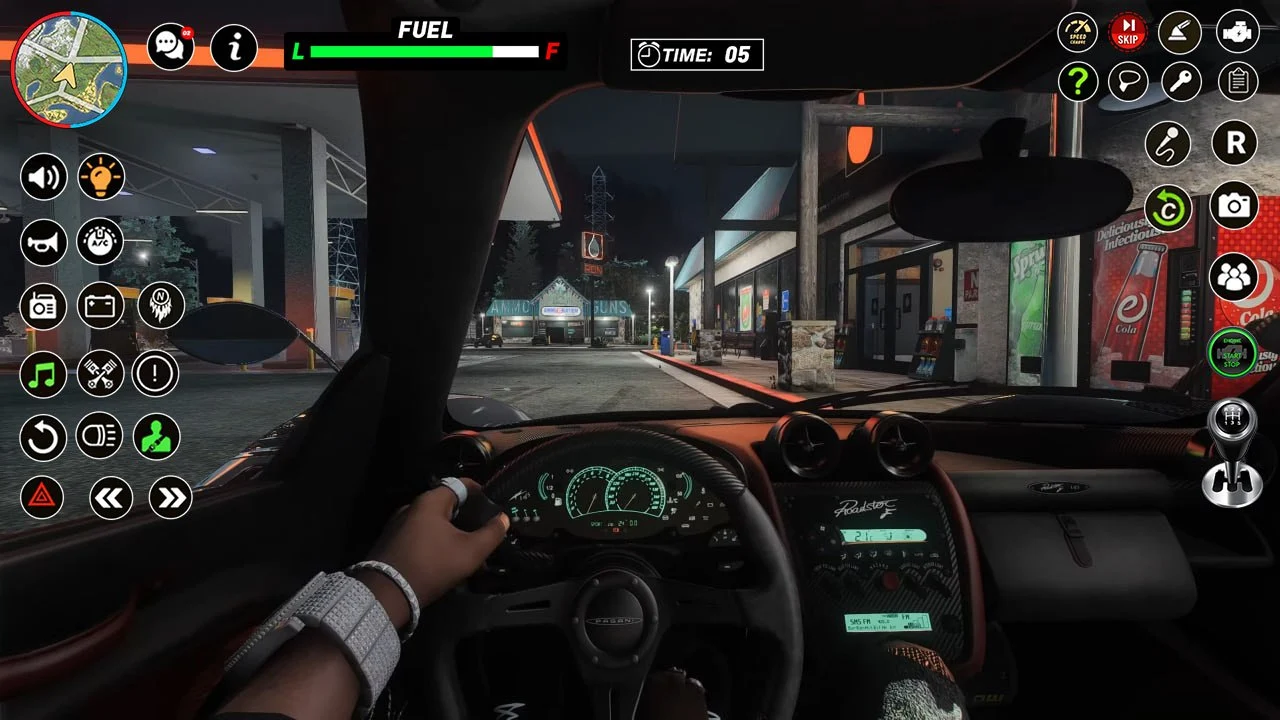
Task: Expand more options with double-right arrows
Action: (x=168, y=498)
